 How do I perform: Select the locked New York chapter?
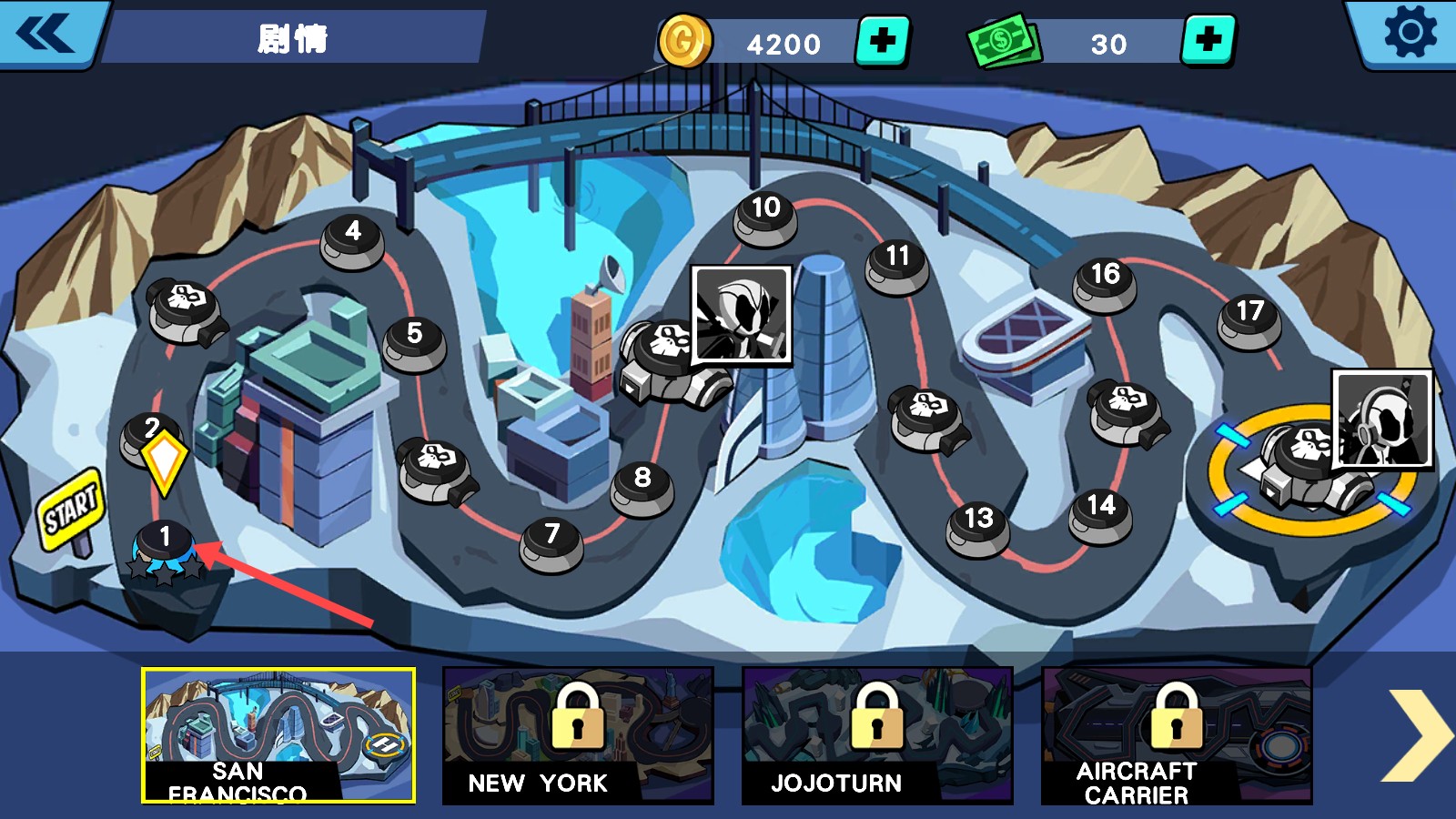[578, 735]
